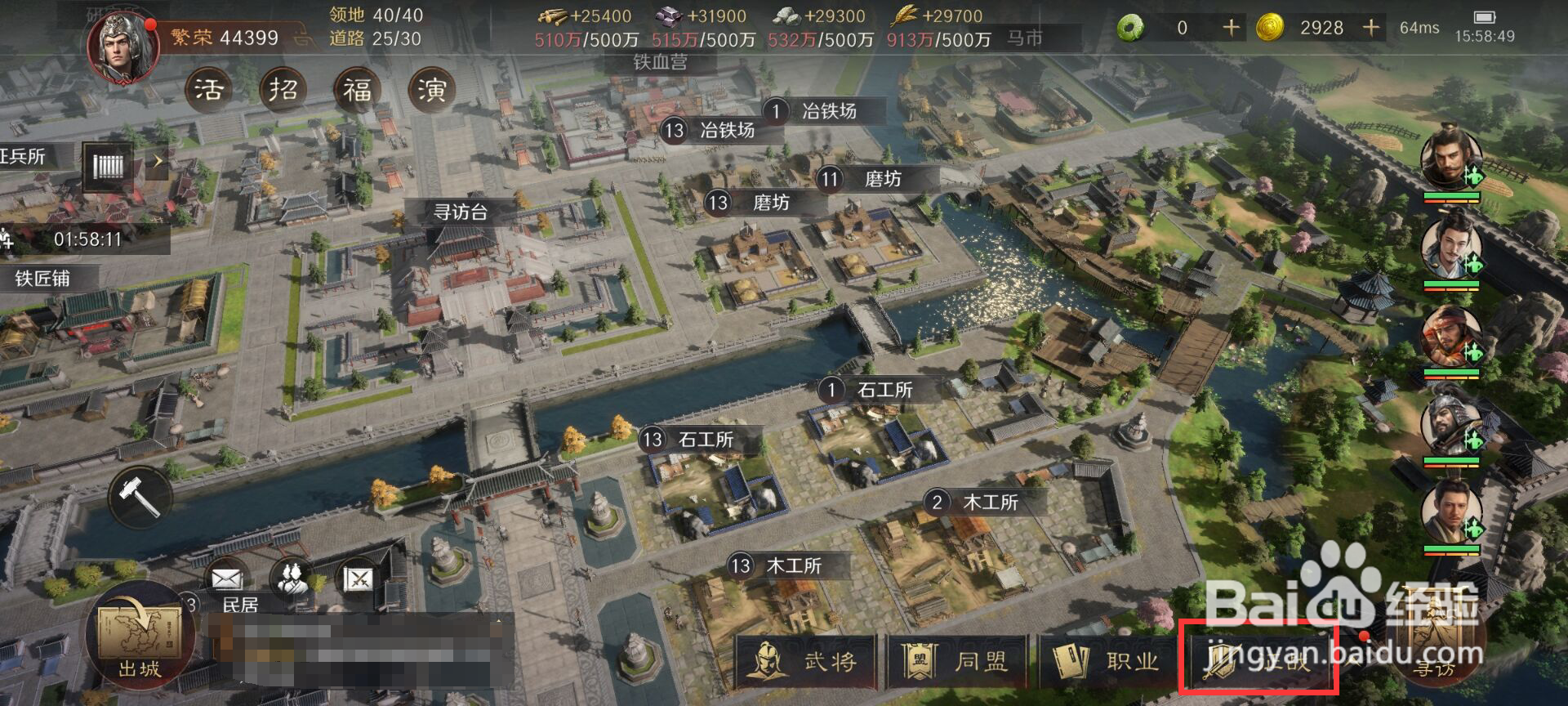The width and height of the screenshot is (1568, 706).
Task: Click the 招 circular recruit icon
Action: click(x=282, y=87)
